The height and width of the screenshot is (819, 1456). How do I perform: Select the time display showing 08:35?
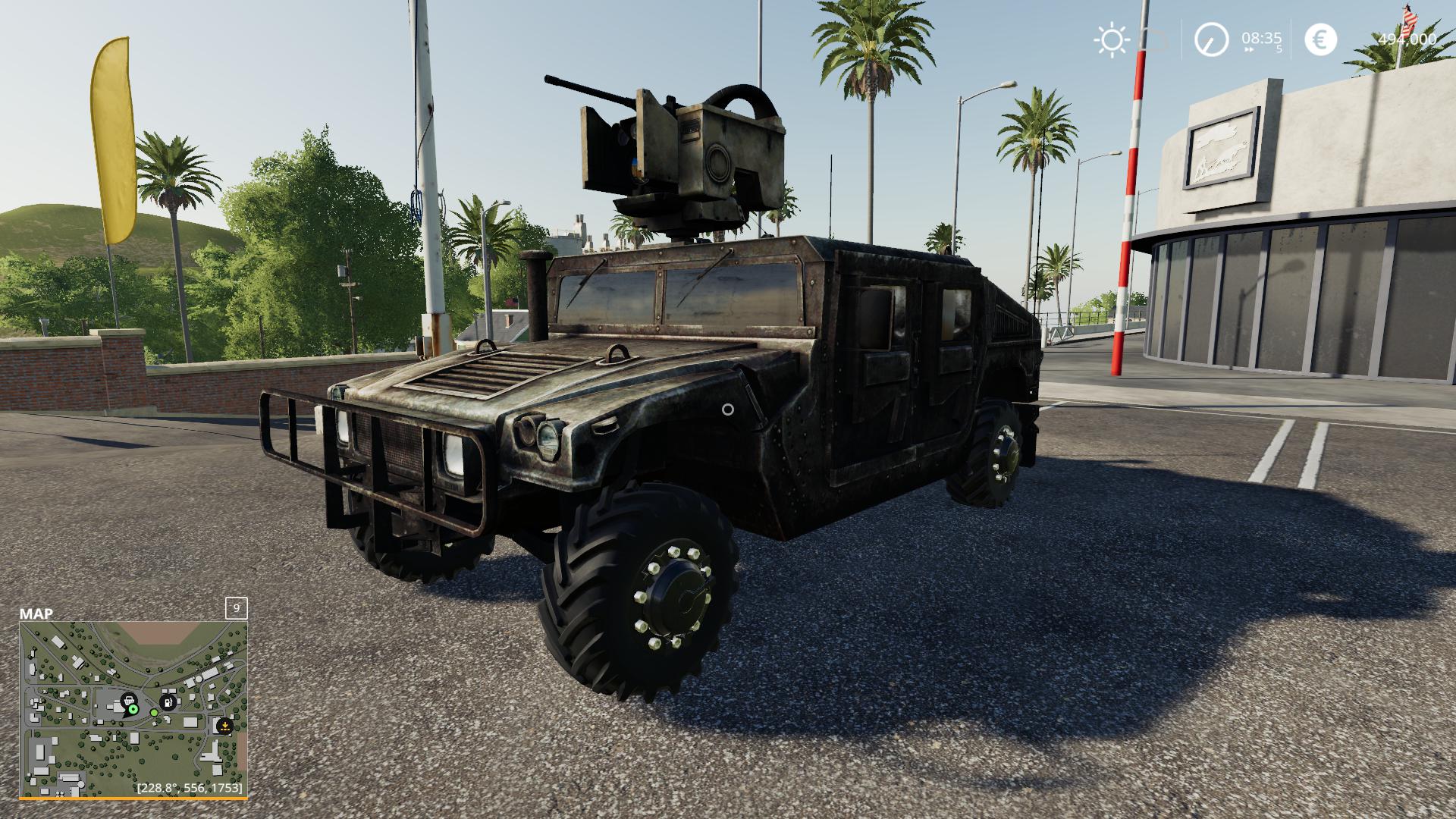(x=1263, y=38)
